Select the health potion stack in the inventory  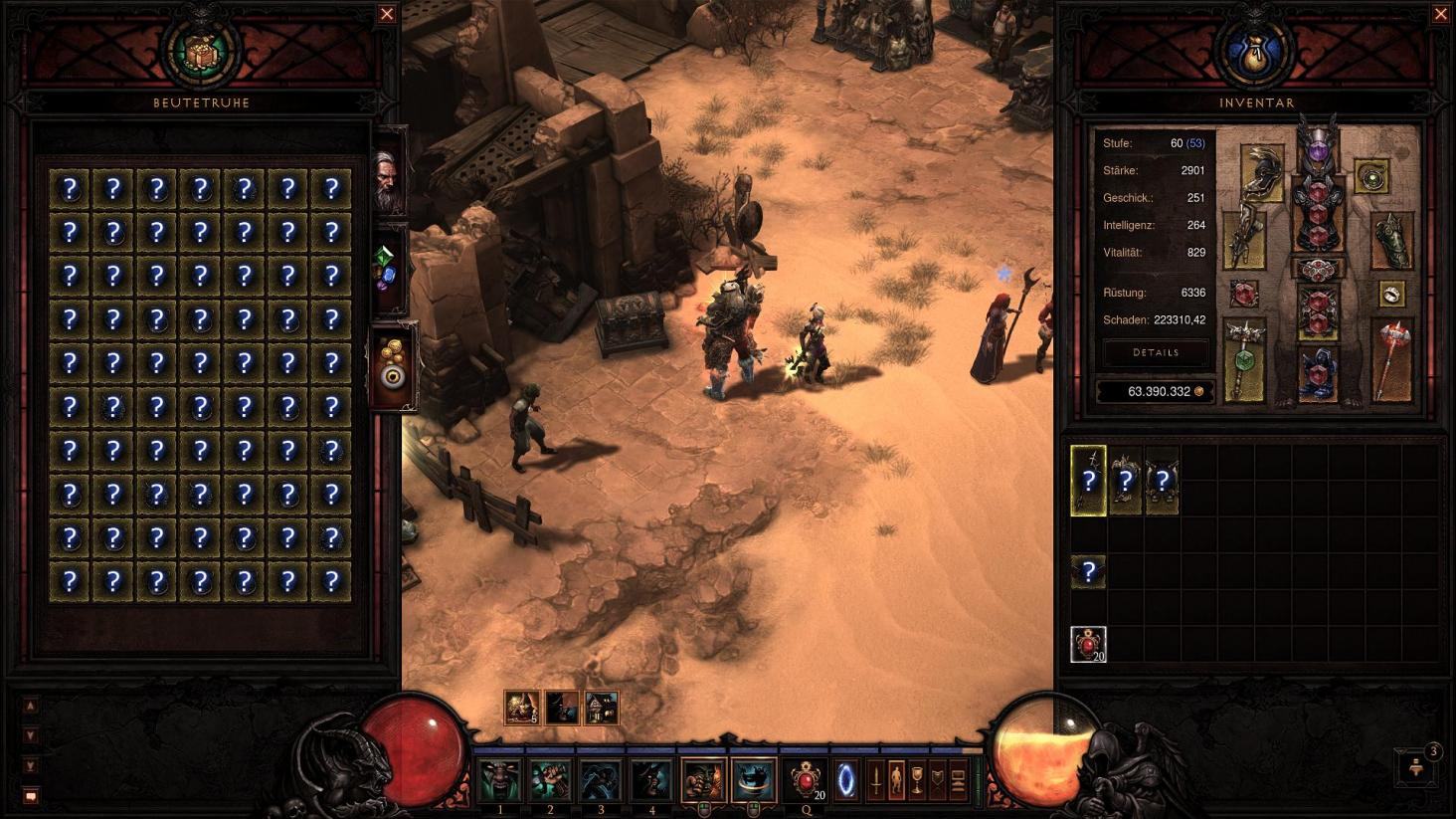tap(1088, 644)
